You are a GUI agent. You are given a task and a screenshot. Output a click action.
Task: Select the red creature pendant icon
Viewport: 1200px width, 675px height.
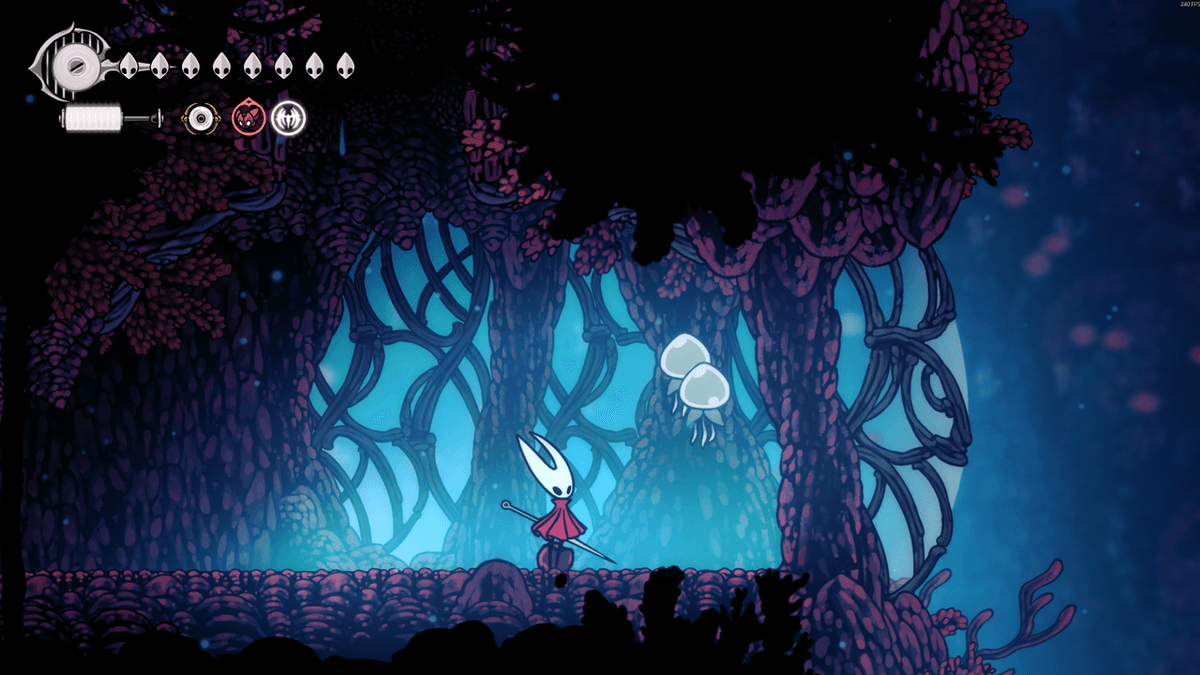(246, 119)
